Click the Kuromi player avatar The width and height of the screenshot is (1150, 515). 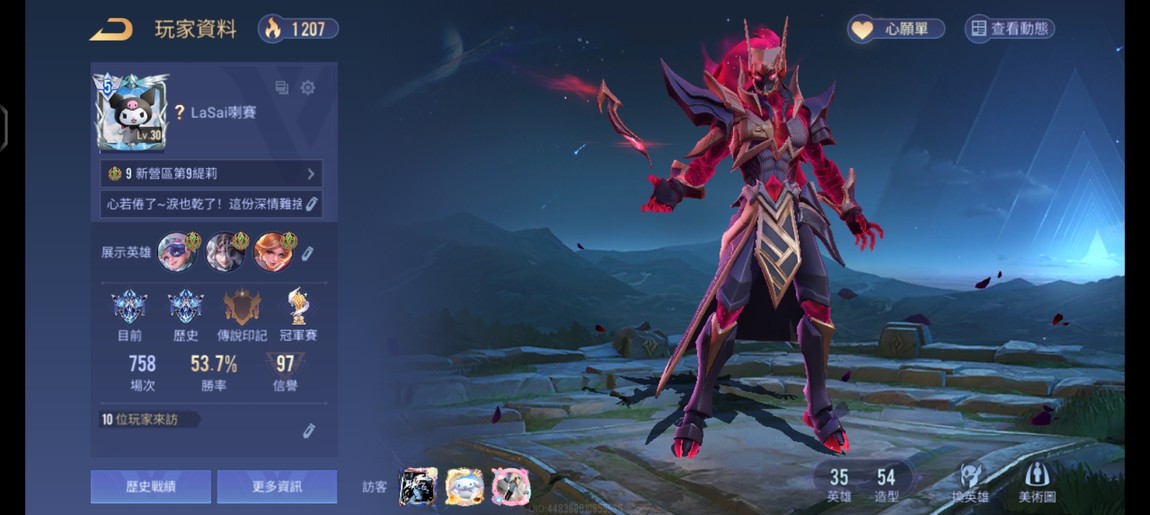(131, 113)
